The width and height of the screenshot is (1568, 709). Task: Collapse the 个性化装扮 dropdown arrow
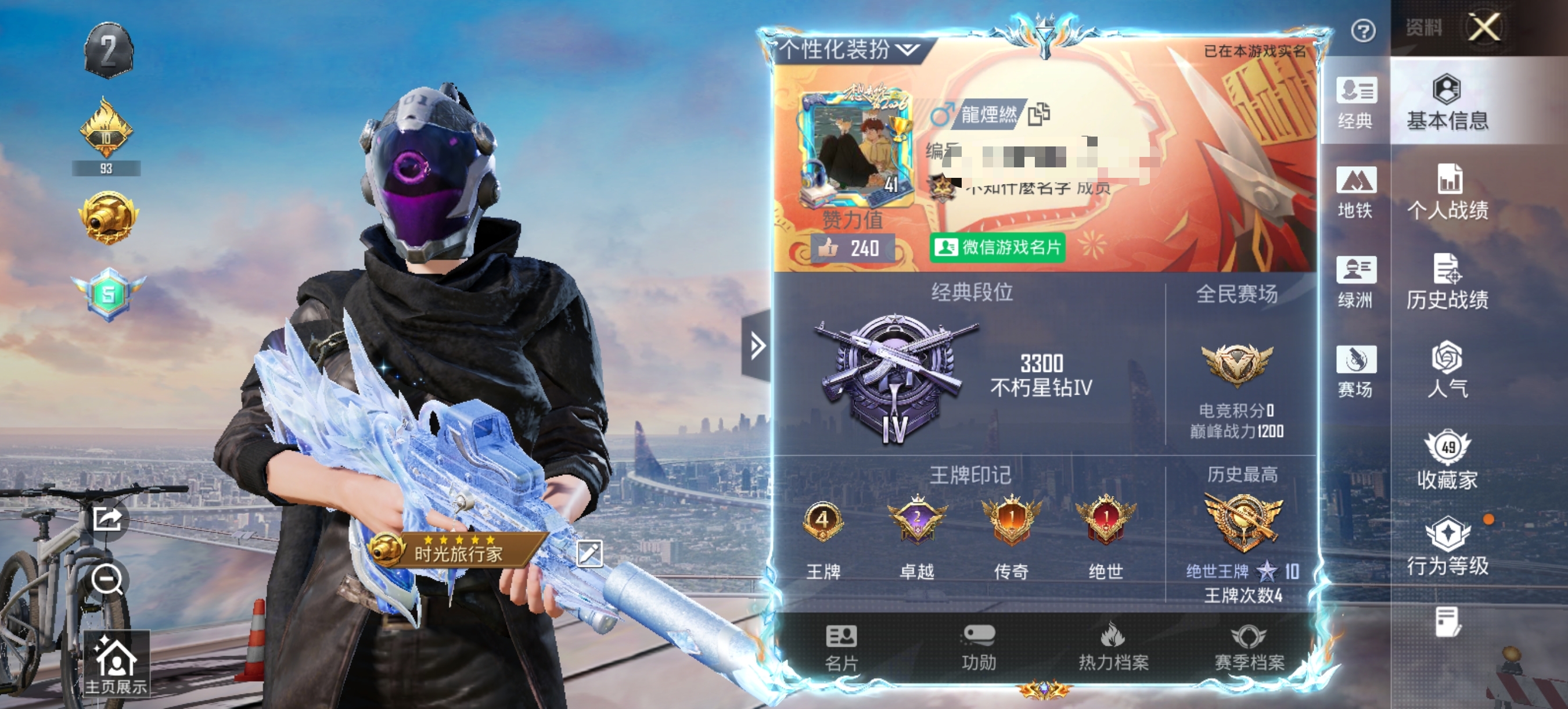coord(908,51)
